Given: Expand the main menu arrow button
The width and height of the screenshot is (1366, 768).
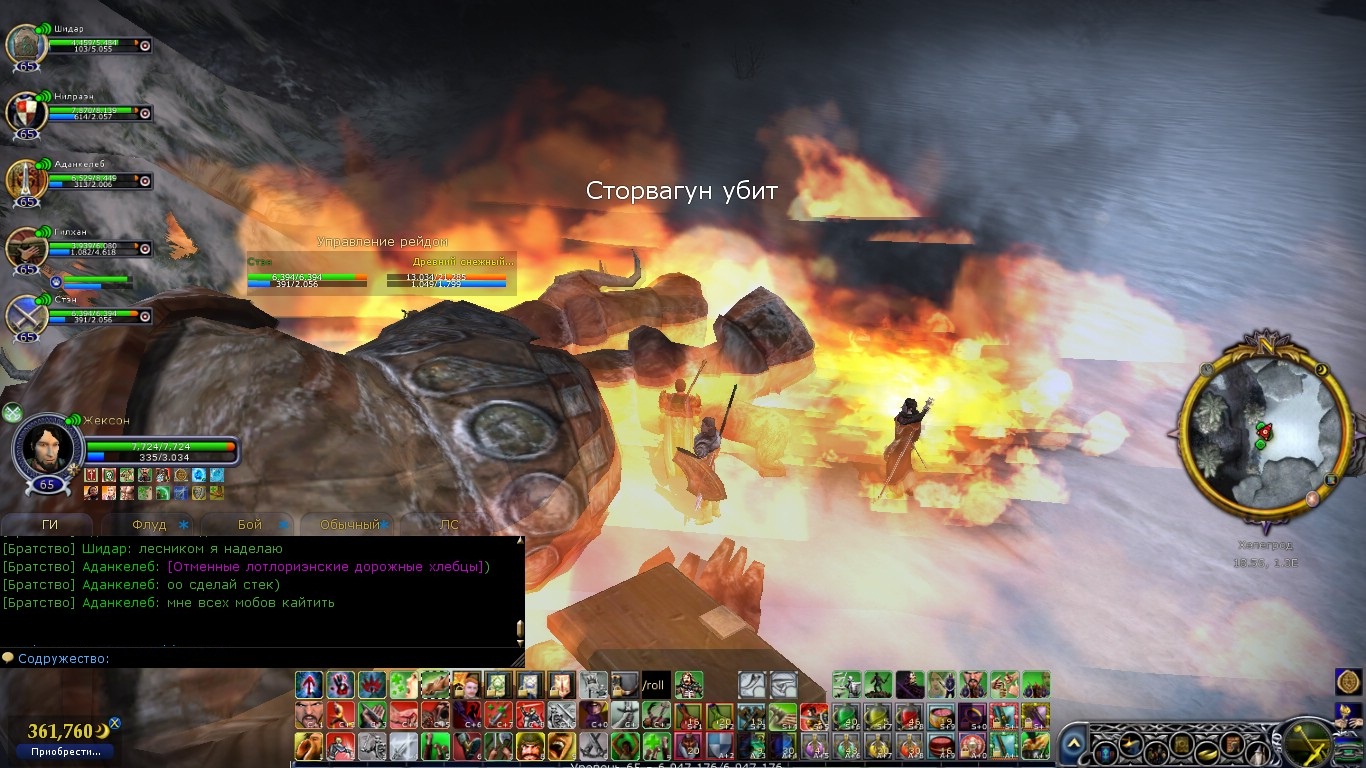Looking at the screenshot, I should point(1073,744).
